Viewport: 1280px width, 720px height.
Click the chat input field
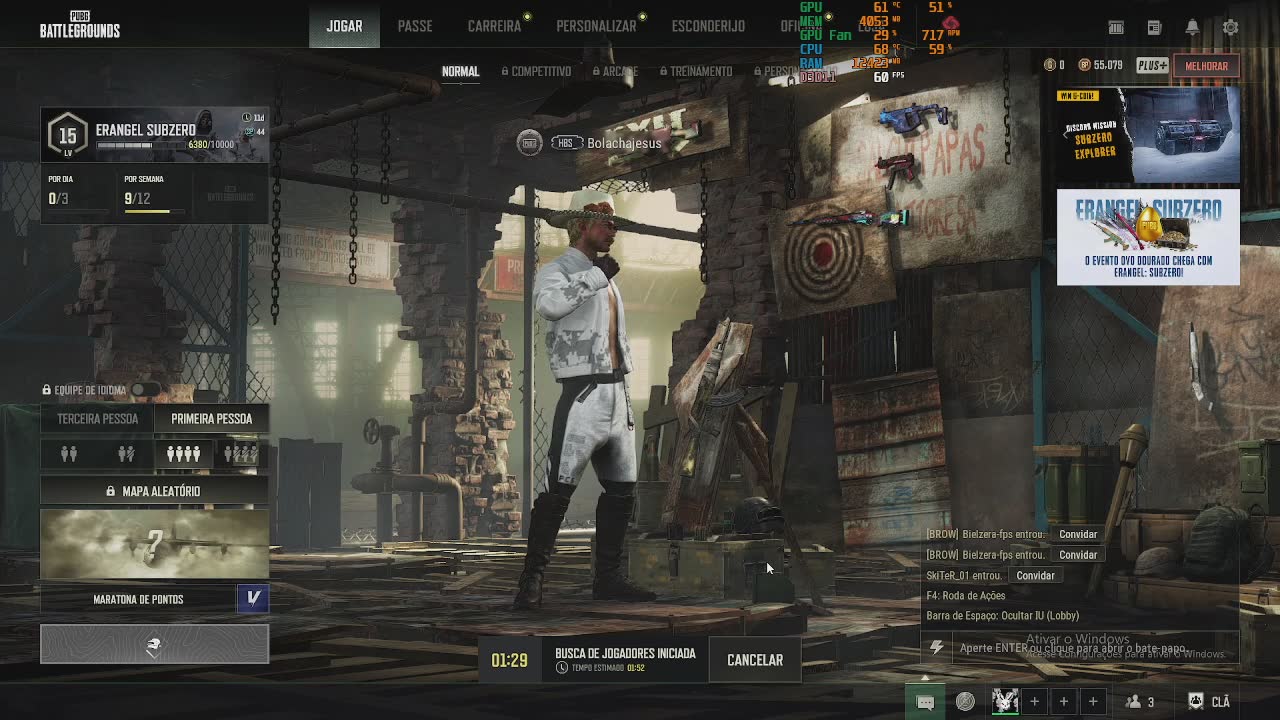tap(1080, 648)
